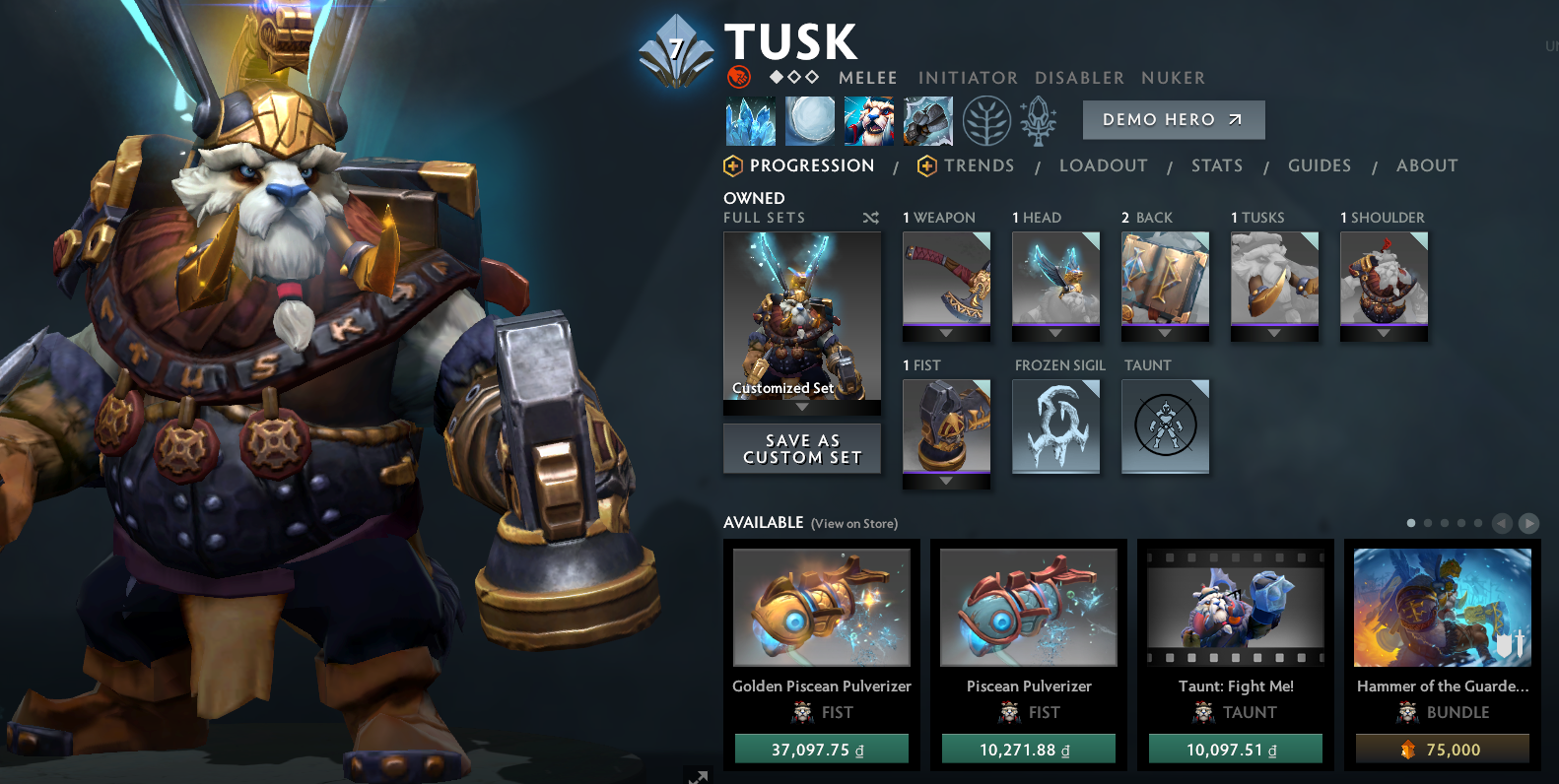The height and width of the screenshot is (784, 1559).
Task: Switch to the STATS tab
Action: pyautogui.click(x=1217, y=165)
